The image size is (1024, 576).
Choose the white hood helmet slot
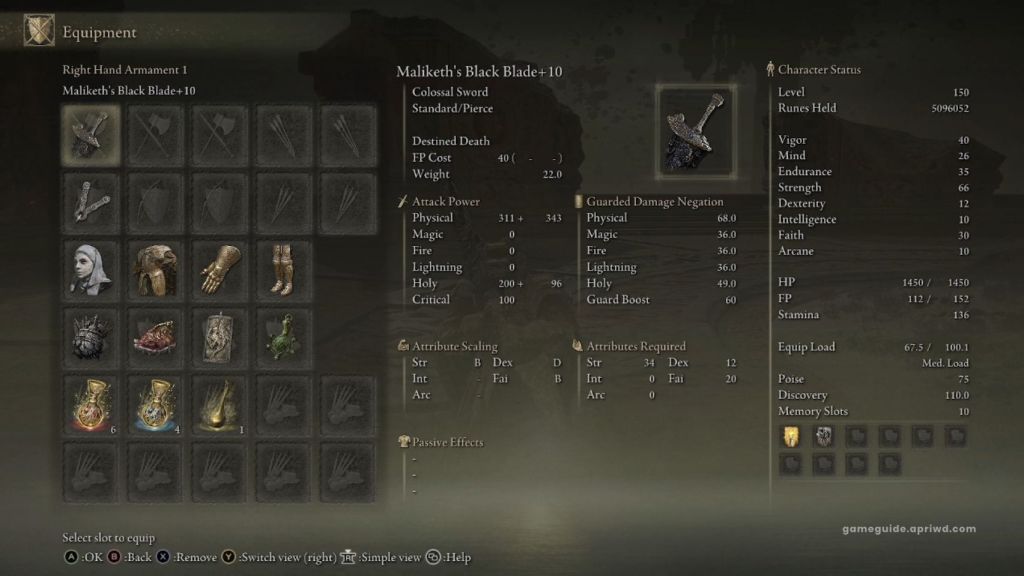coord(91,267)
